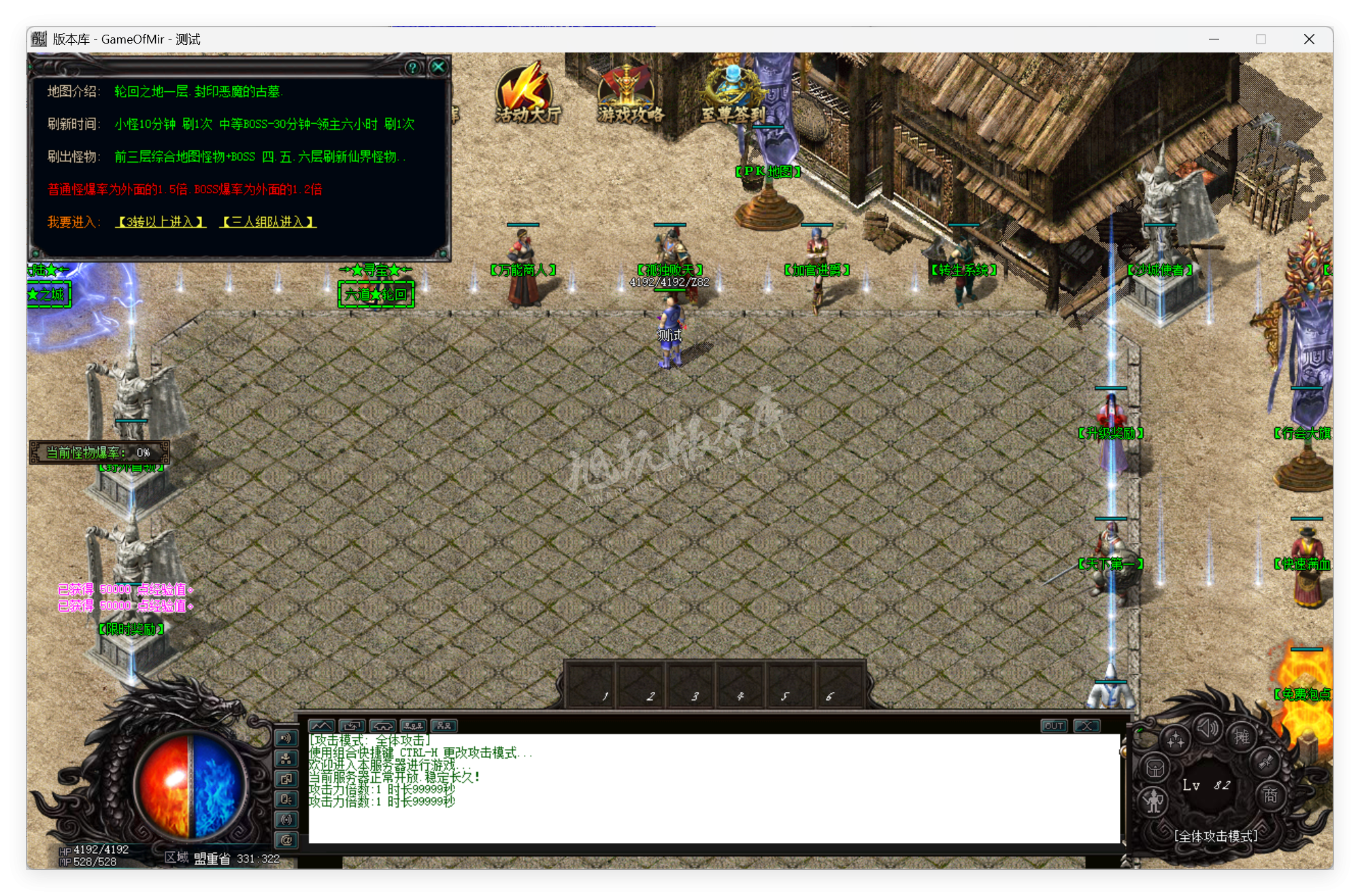Click the 【PK地图】 label near the pedestal
Screen dimensions: 1360x896
click(769, 172)
